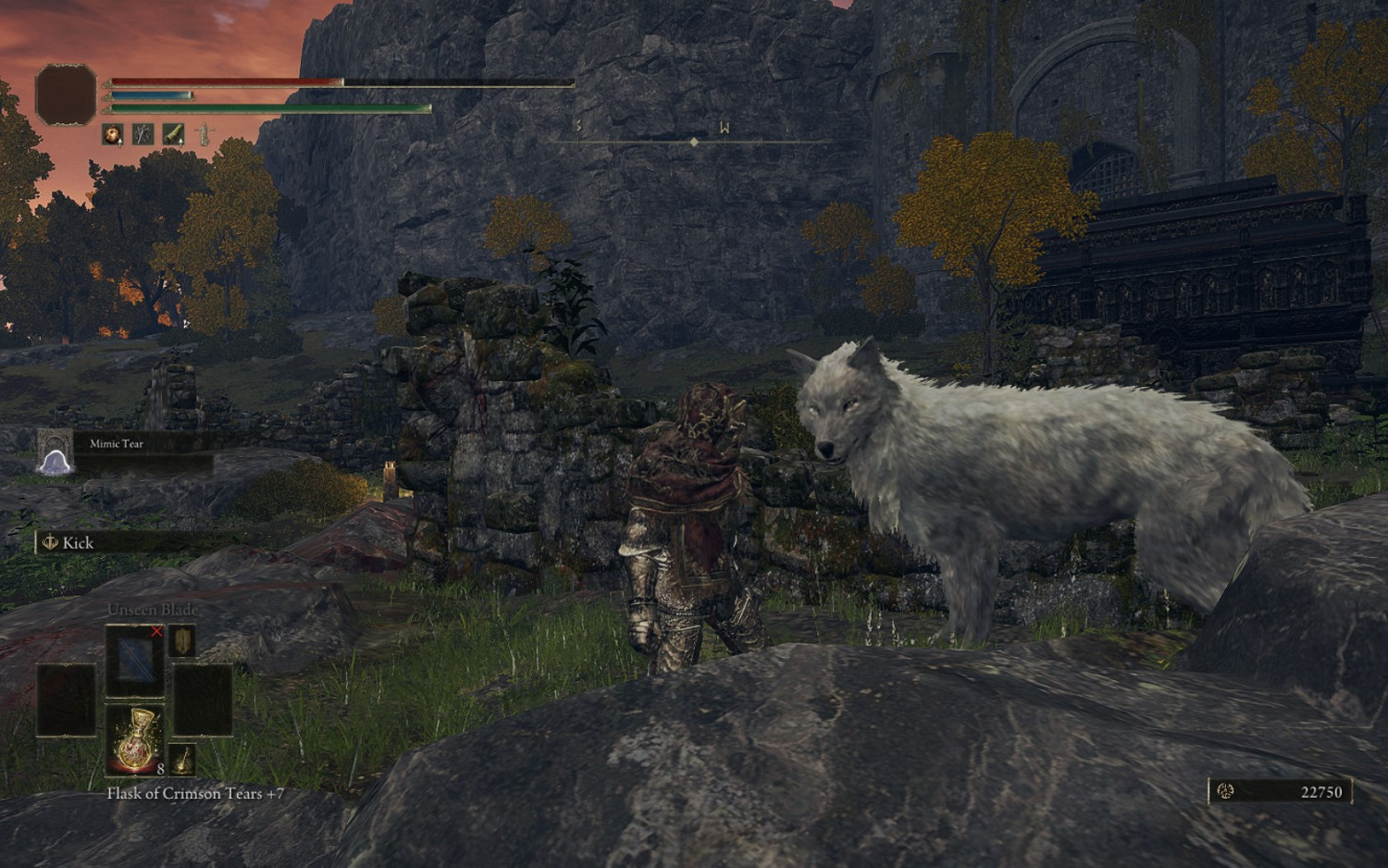Toggle the statue pose indicator icon

[x=204, y=134]
